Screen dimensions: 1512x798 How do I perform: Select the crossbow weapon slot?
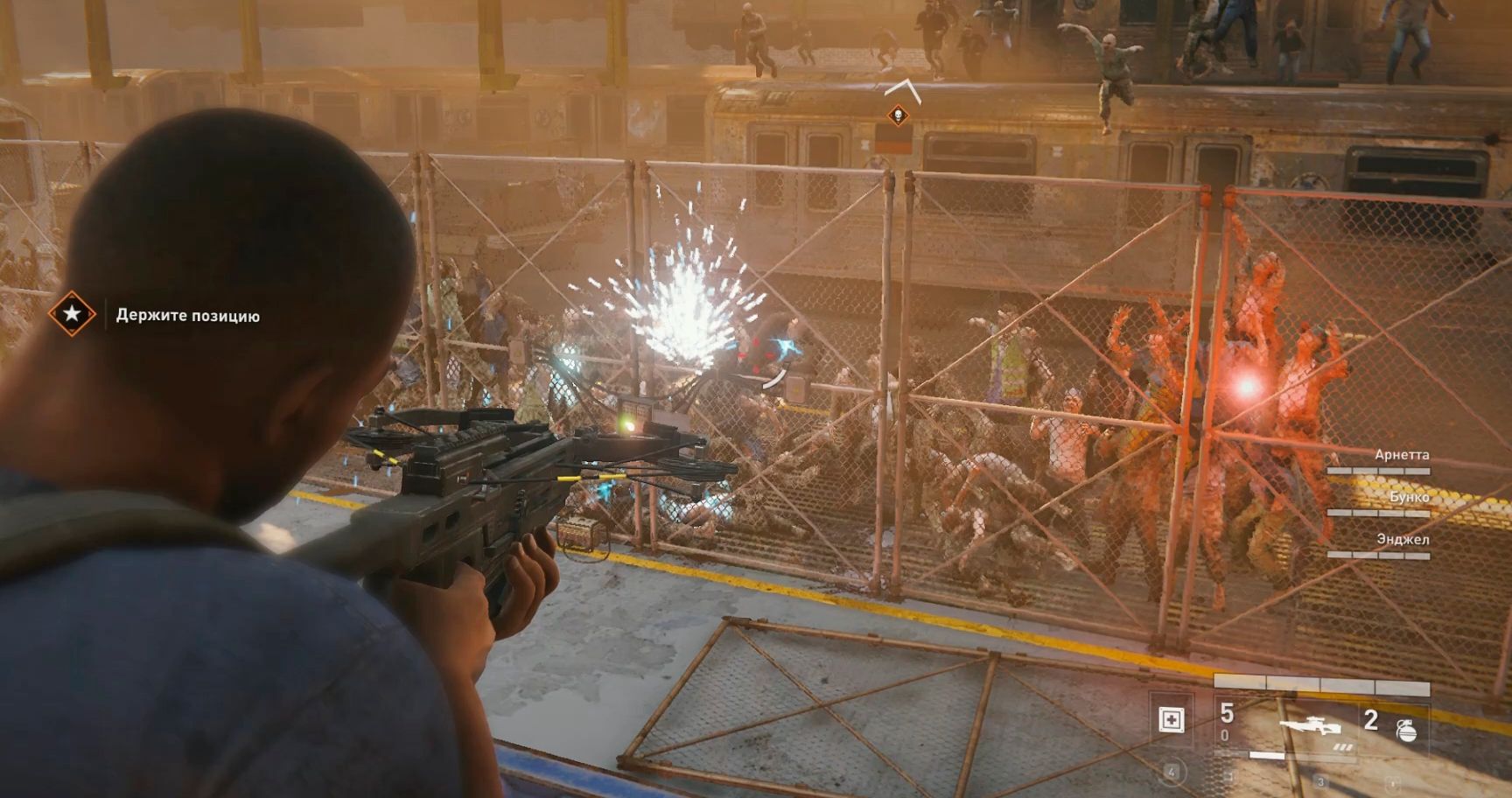pyautogui.click(x=1311, y=727)
